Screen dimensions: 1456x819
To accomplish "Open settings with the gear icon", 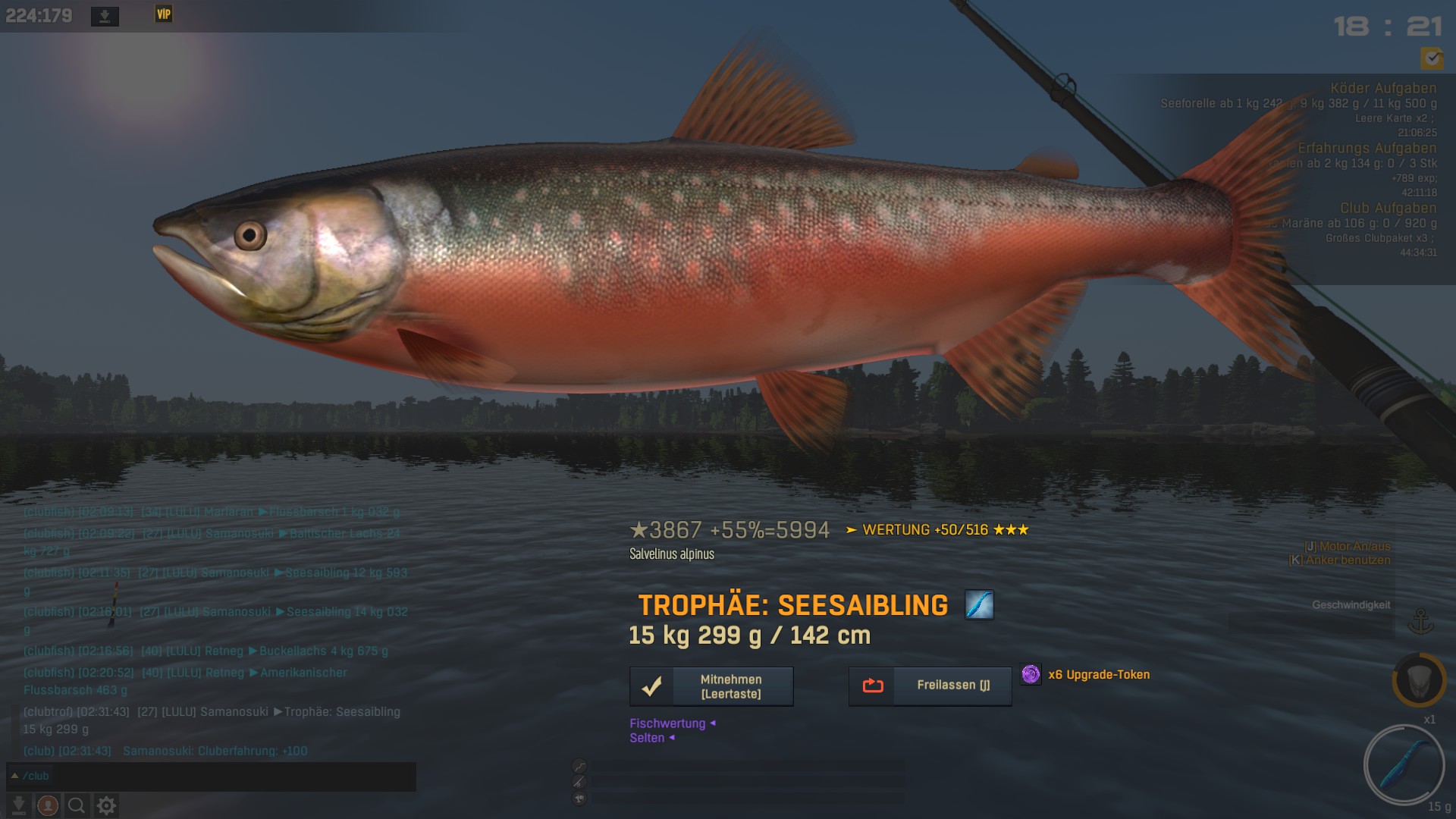I will [x=106, y=805].
